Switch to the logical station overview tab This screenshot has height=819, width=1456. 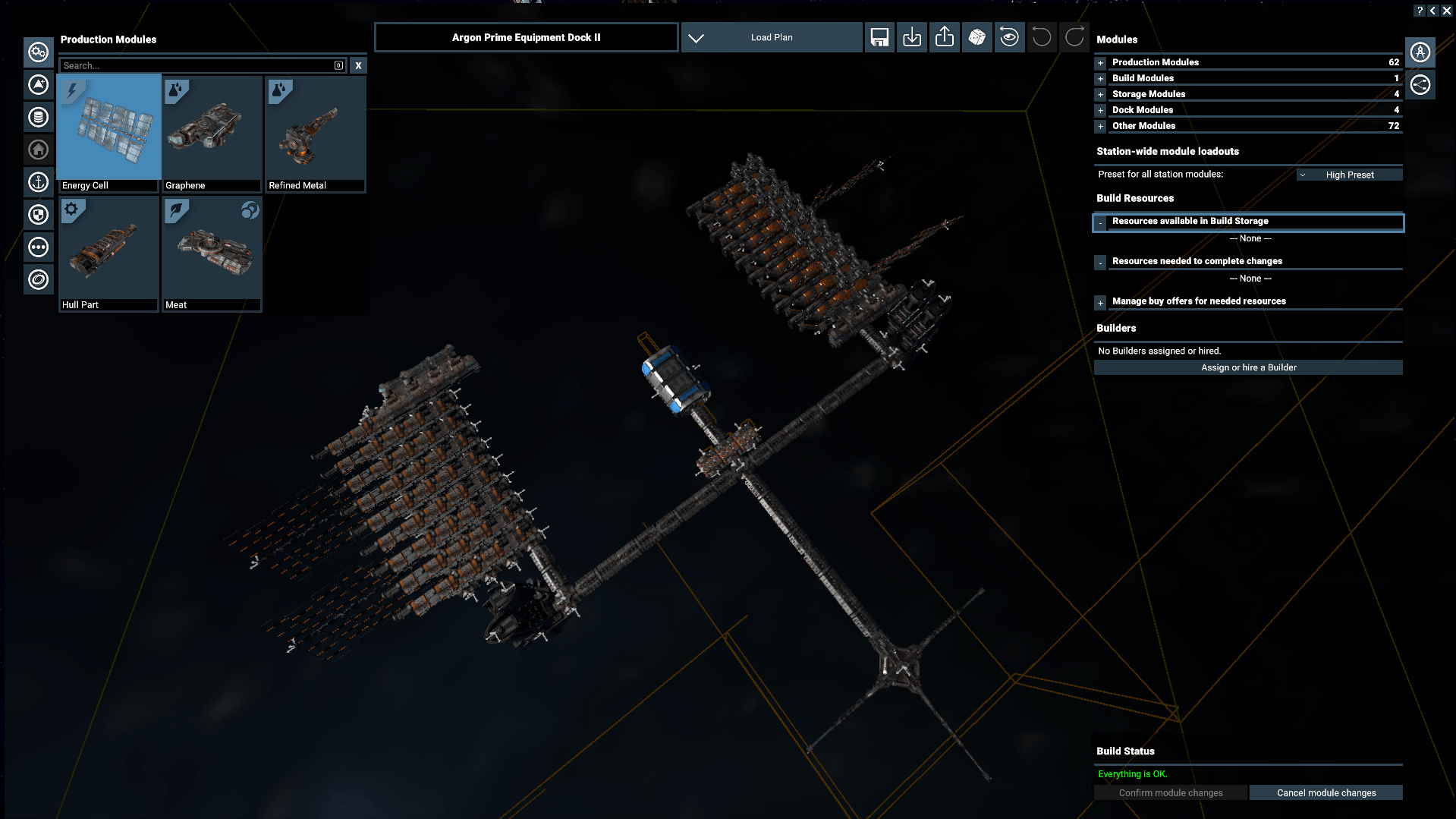click(1421, 84)
